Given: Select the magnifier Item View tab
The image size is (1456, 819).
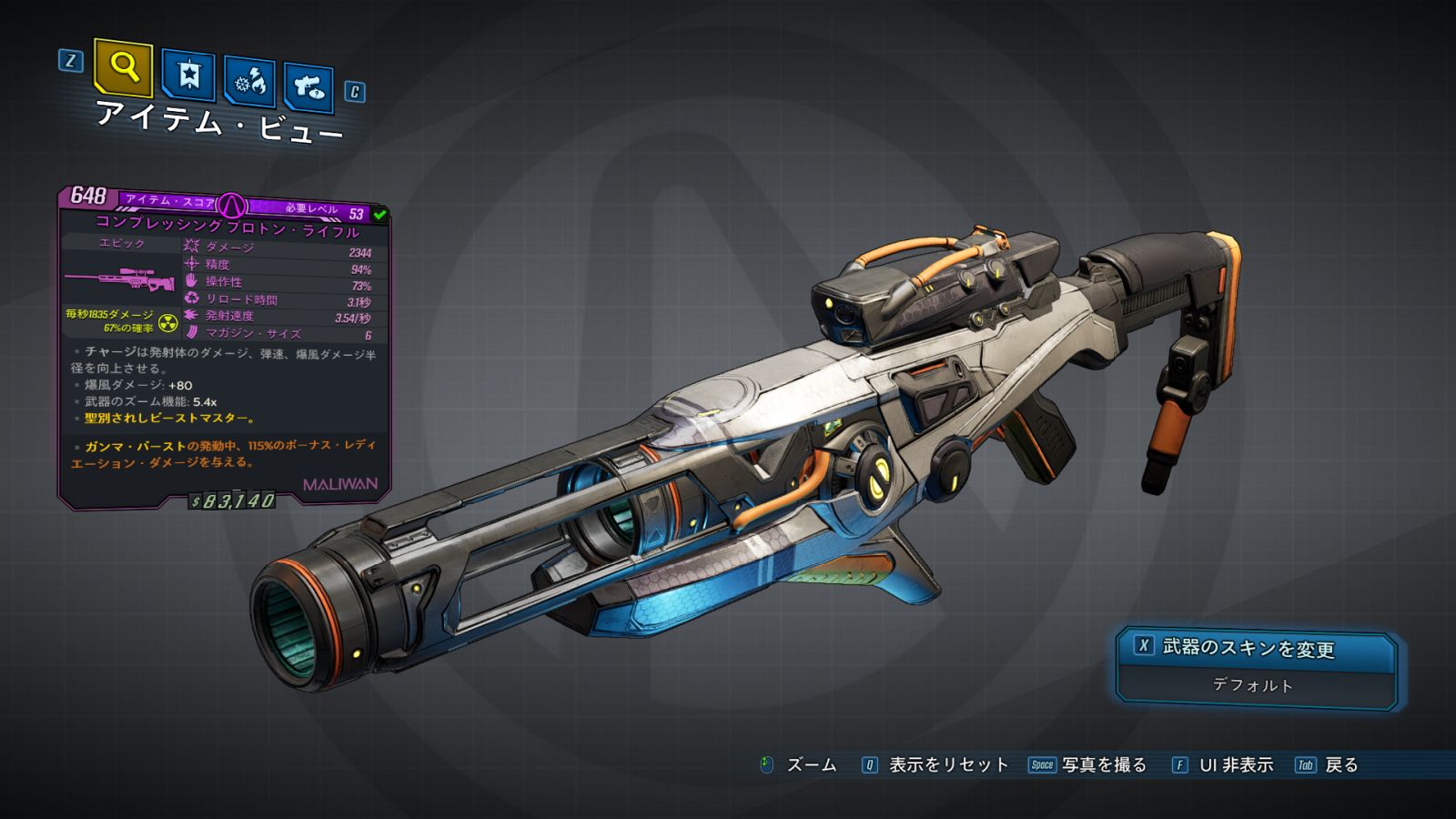Looking at the screenshot, I should [x=123, y=67].
